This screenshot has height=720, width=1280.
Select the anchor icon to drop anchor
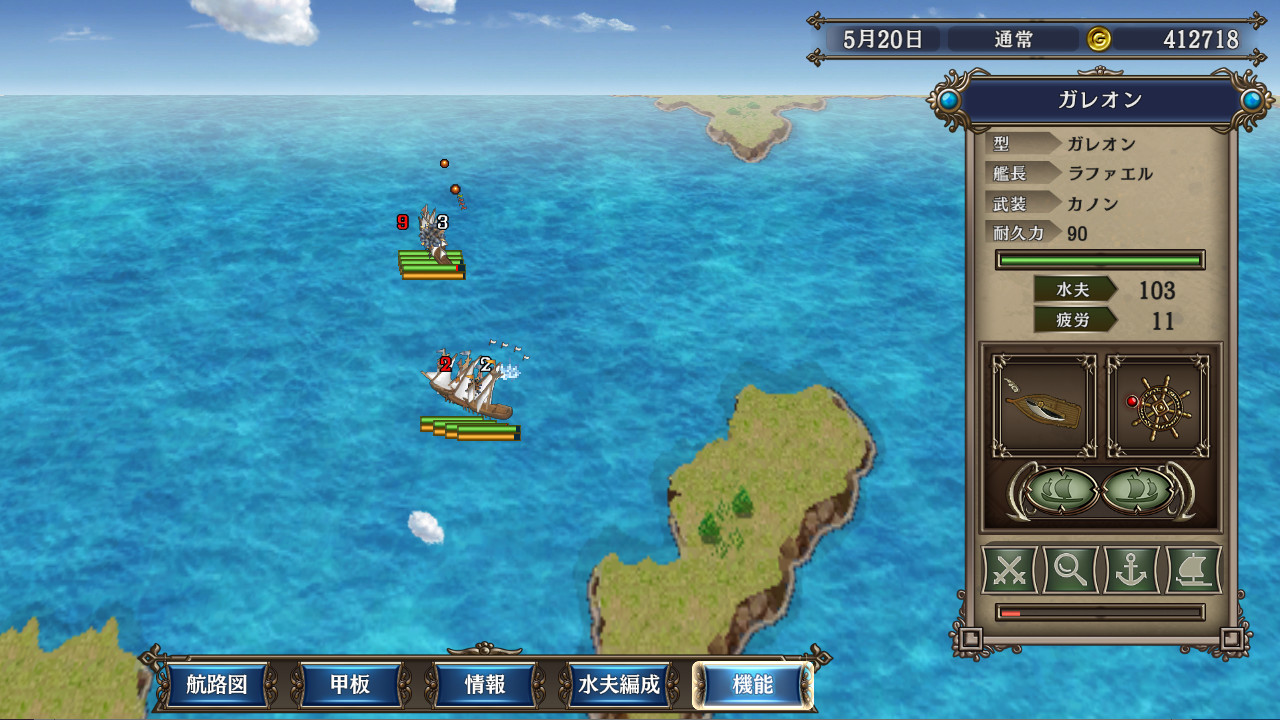point(1131,570)
